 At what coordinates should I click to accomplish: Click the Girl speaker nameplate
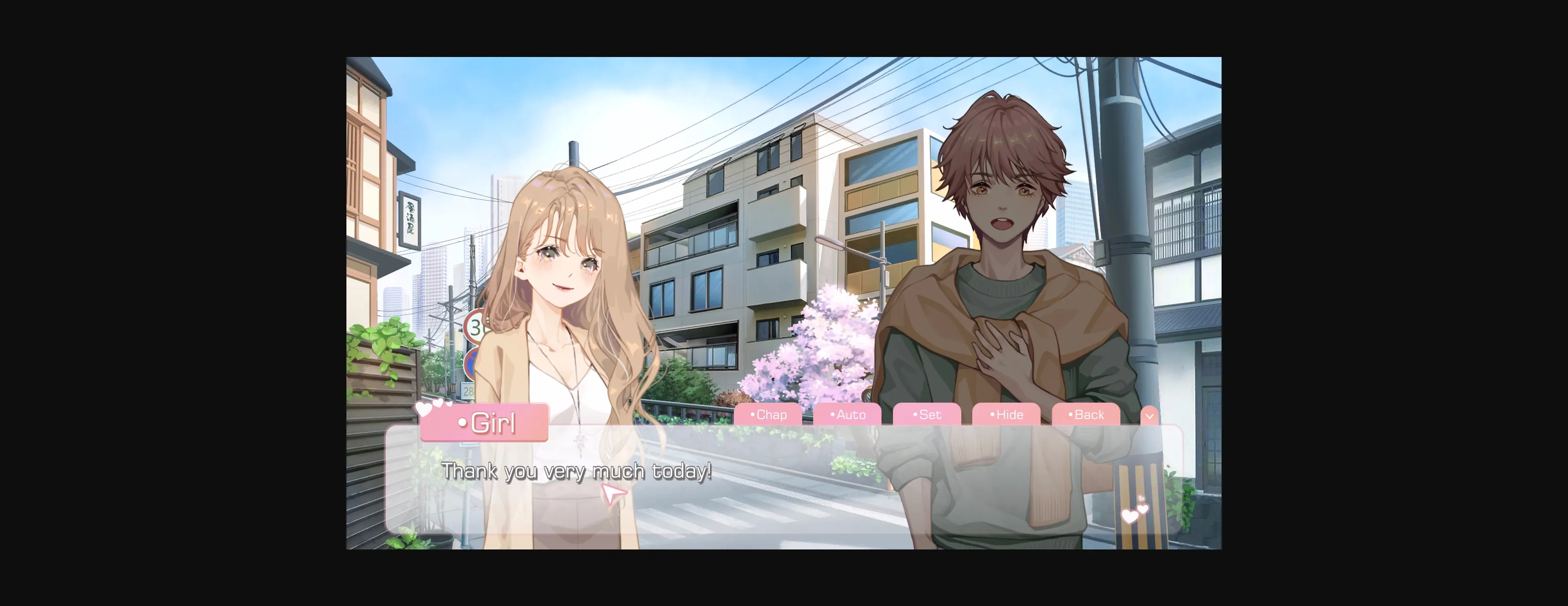(485, 422)
